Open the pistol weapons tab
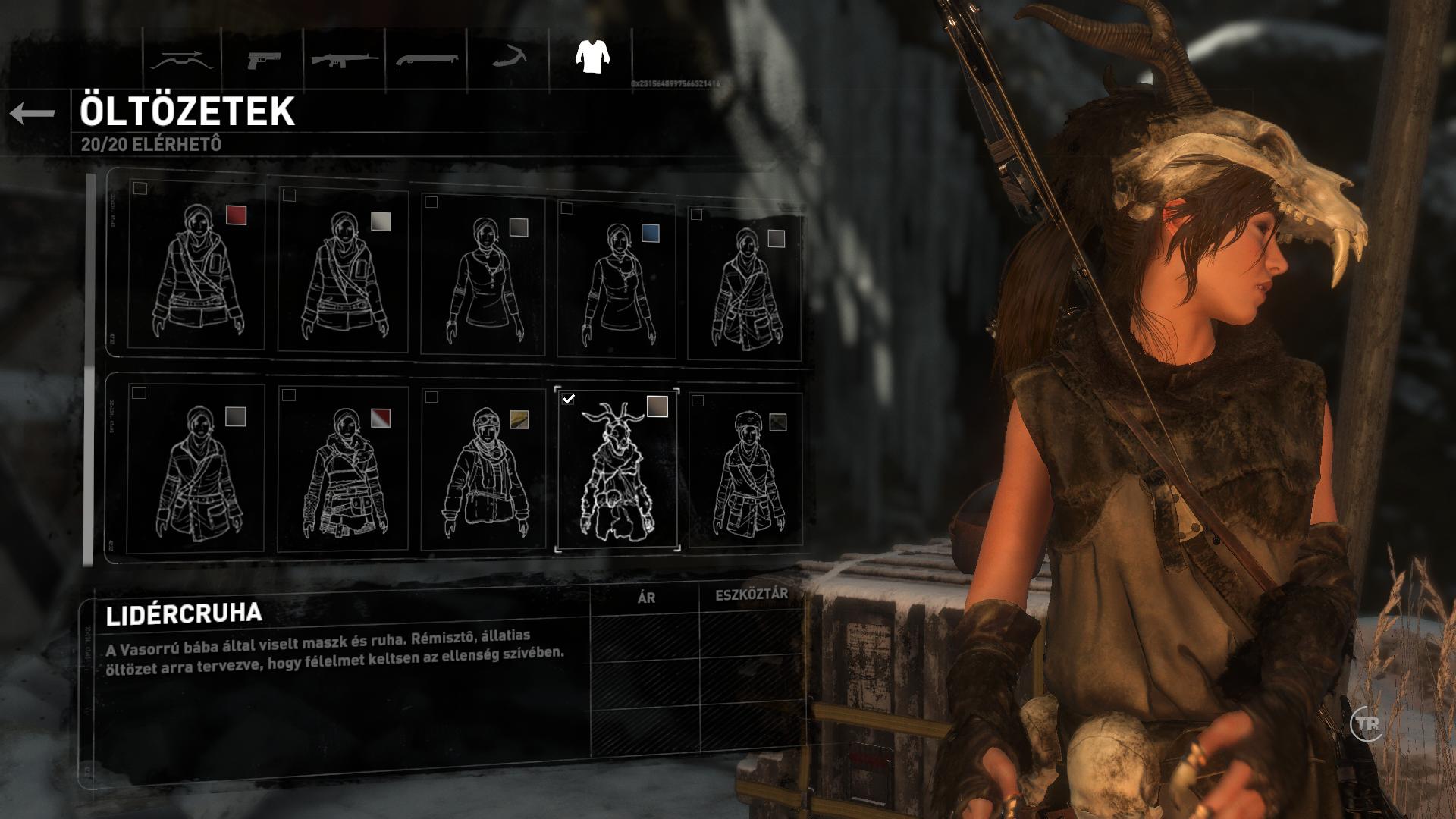 pyautogui.click(x=263, y=59)
